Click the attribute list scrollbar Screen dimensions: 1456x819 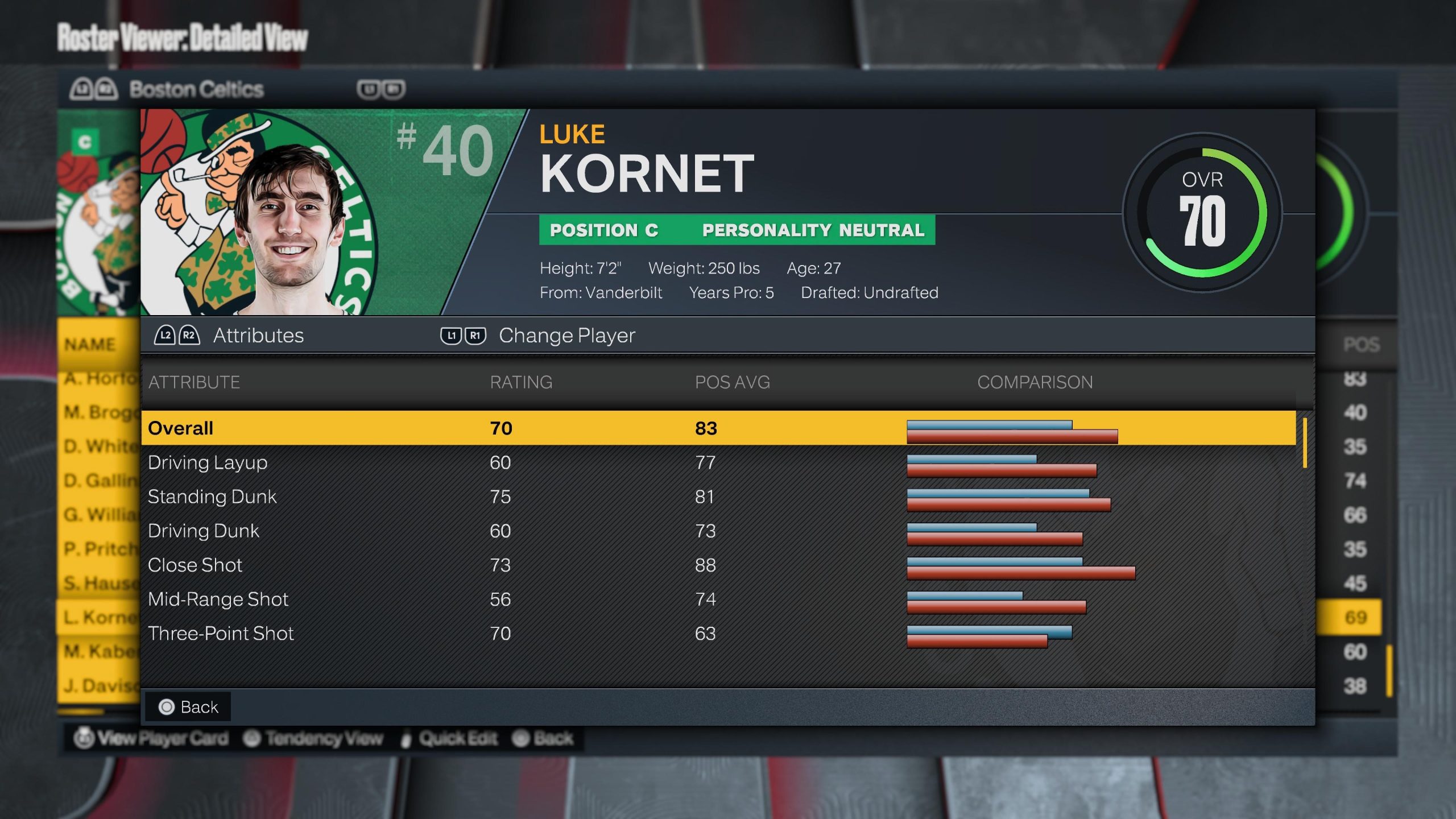(1305, 444)
